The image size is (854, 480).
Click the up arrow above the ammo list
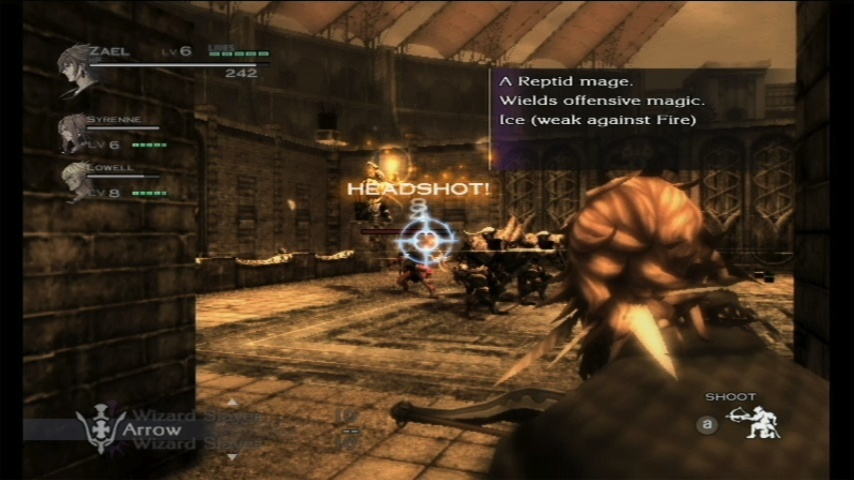tap(233, 402)
